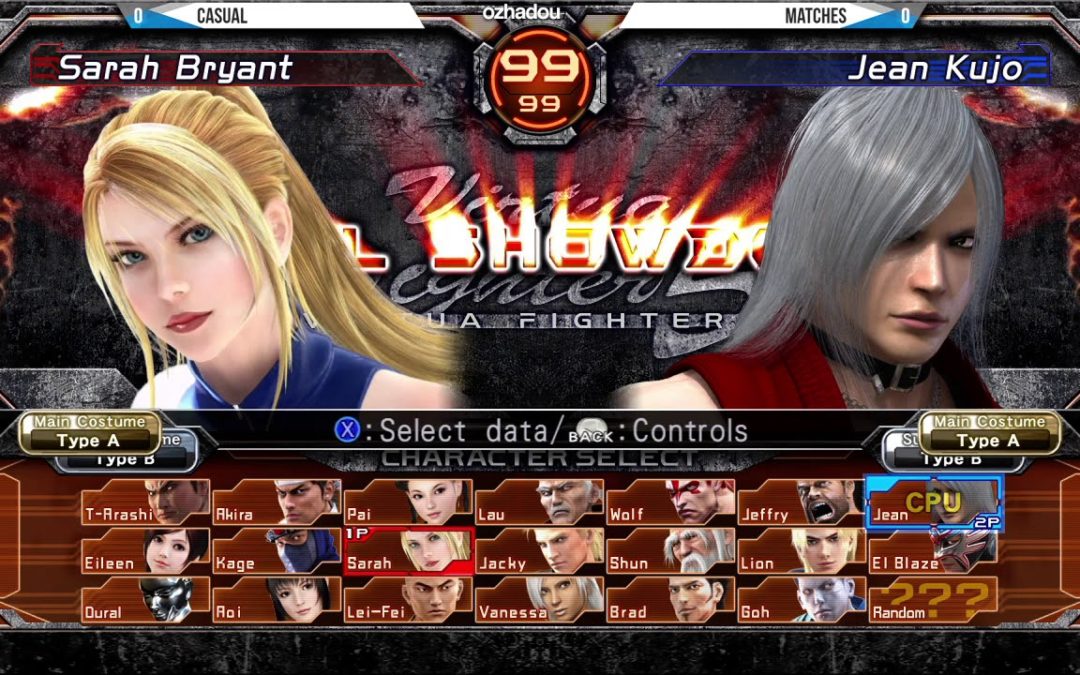Open Sarah's Main Costume Type A selector
Screen dimensions: 1080x675
tap(90, 432)
